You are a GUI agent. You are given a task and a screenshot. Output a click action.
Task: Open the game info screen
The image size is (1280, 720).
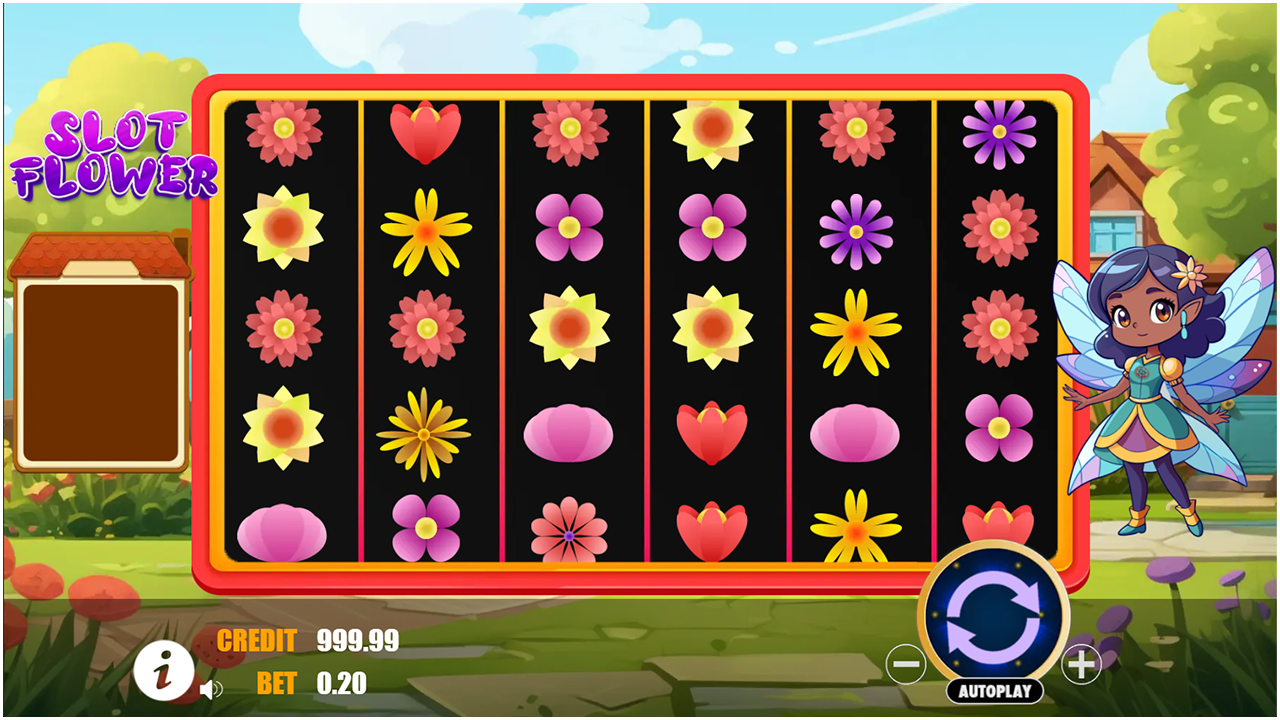[x=163, y=671]
